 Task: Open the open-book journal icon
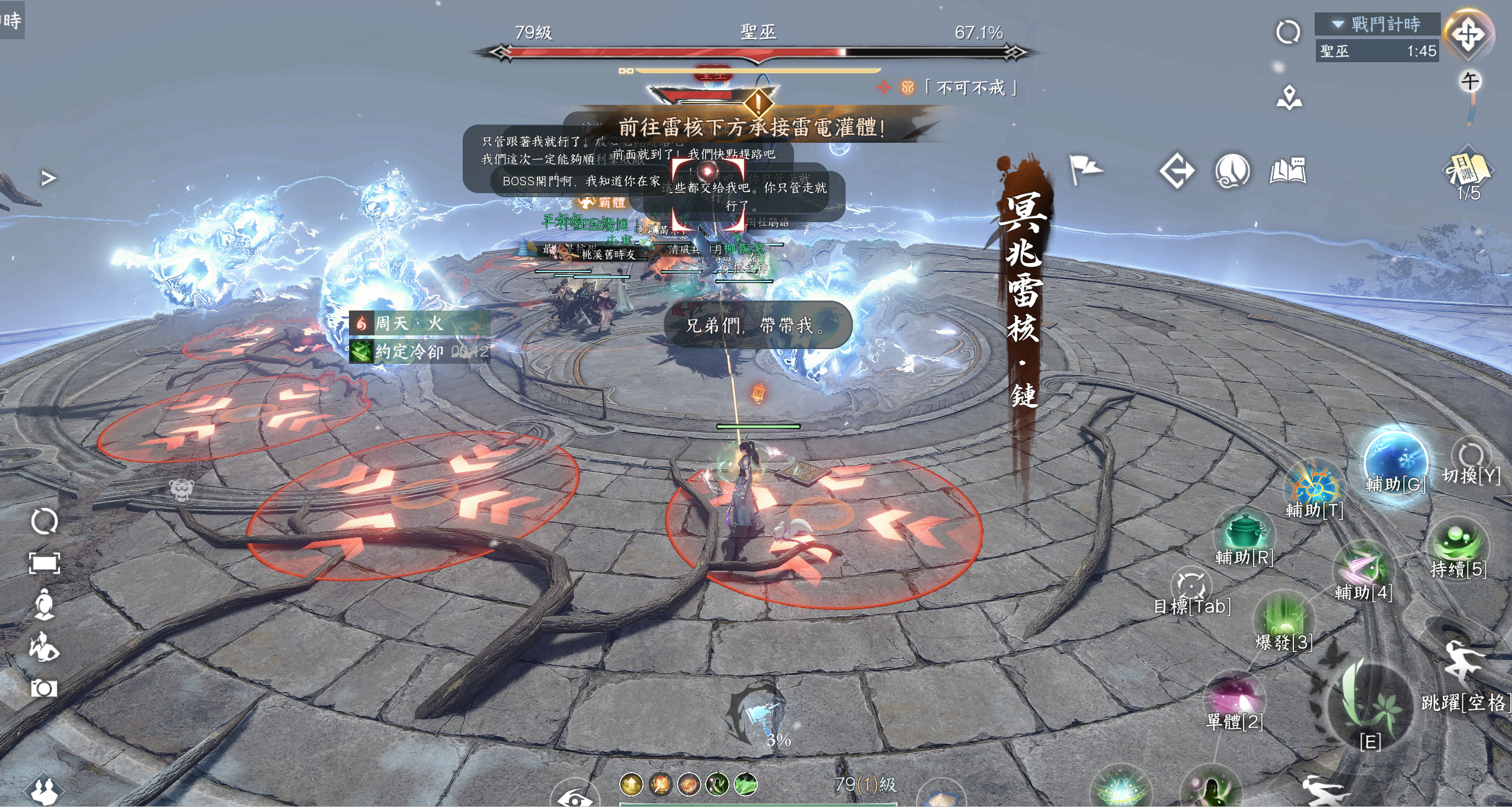pyautogui.click(x=1287, y=171)
